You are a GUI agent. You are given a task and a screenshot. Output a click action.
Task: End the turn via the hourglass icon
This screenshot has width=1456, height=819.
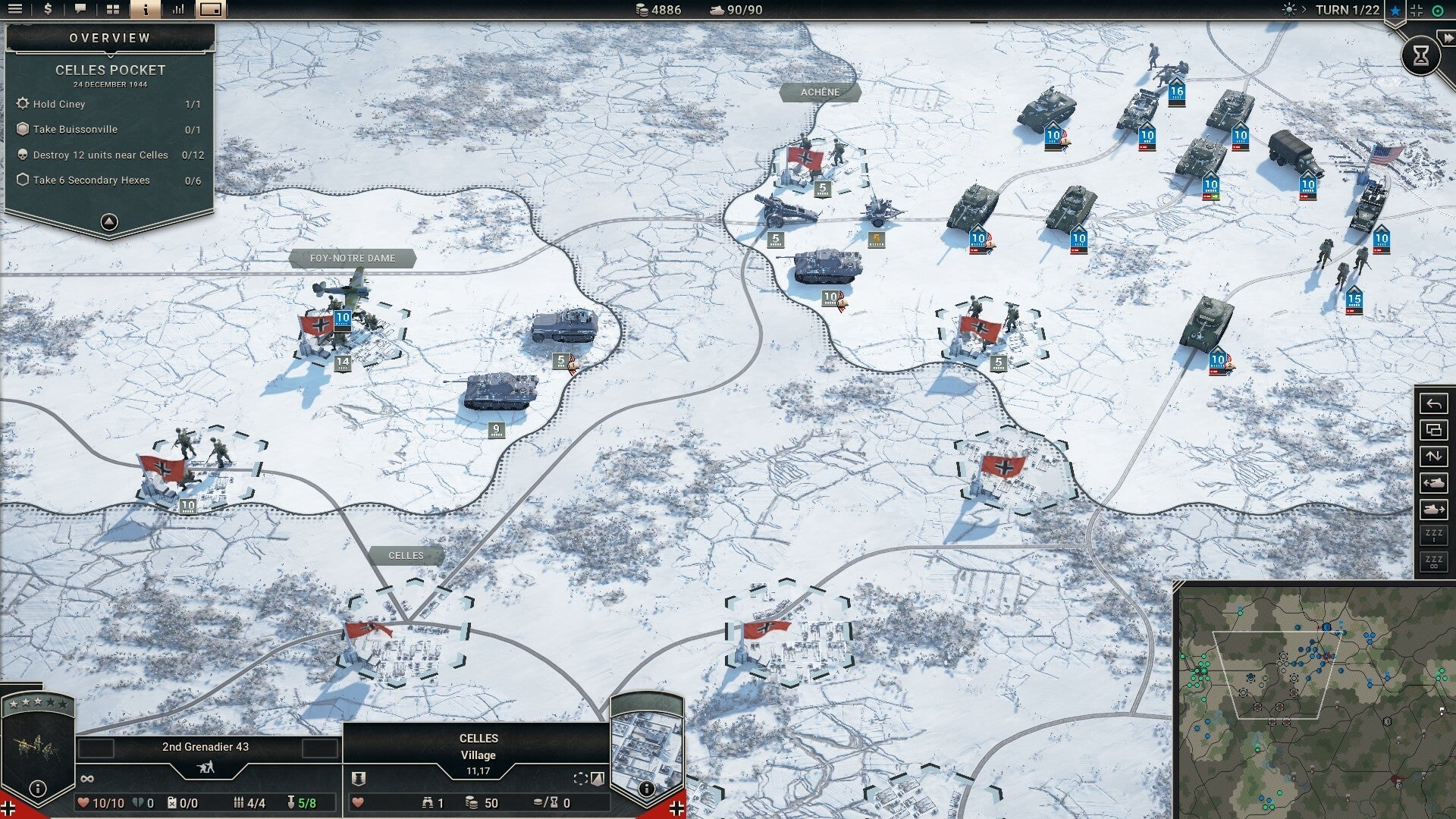[x=1421, y=55]
